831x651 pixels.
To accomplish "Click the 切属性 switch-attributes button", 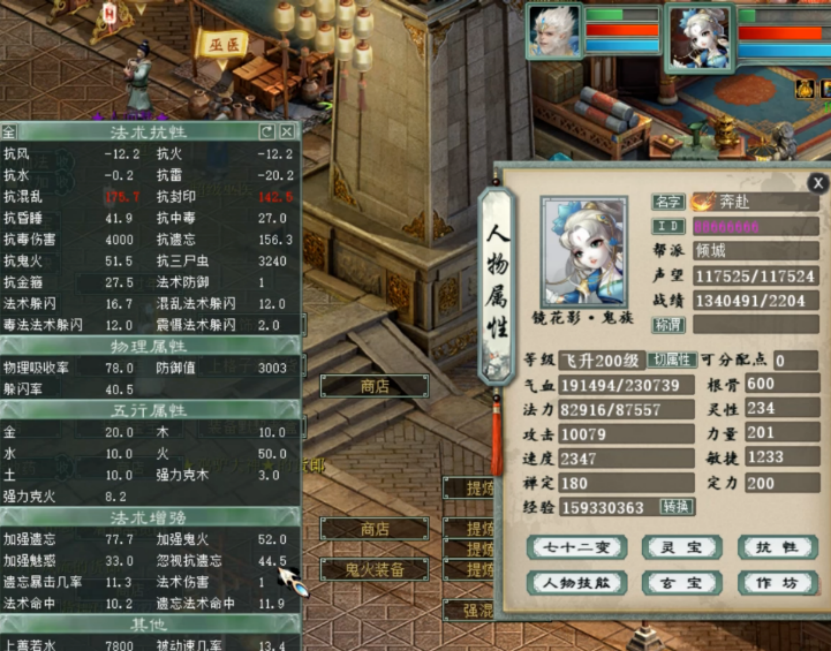I will point(671,360).
